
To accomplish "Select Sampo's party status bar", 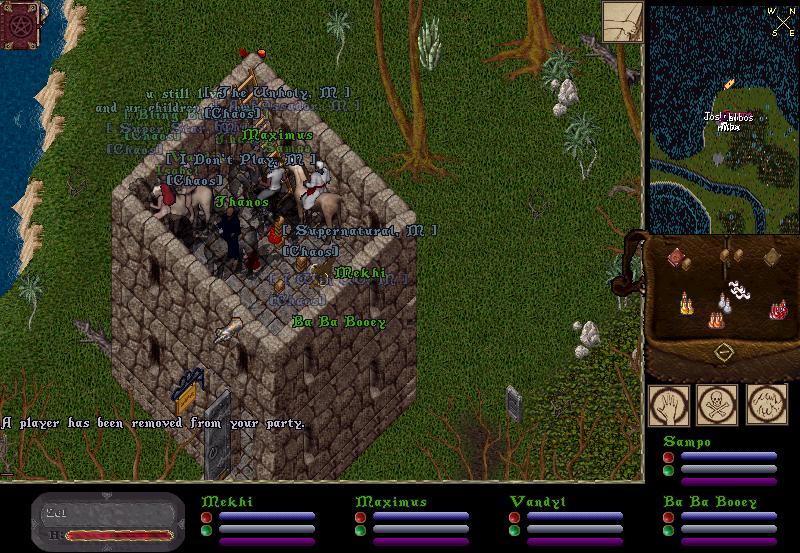I will pyautogui.click(x=720, y=462).
